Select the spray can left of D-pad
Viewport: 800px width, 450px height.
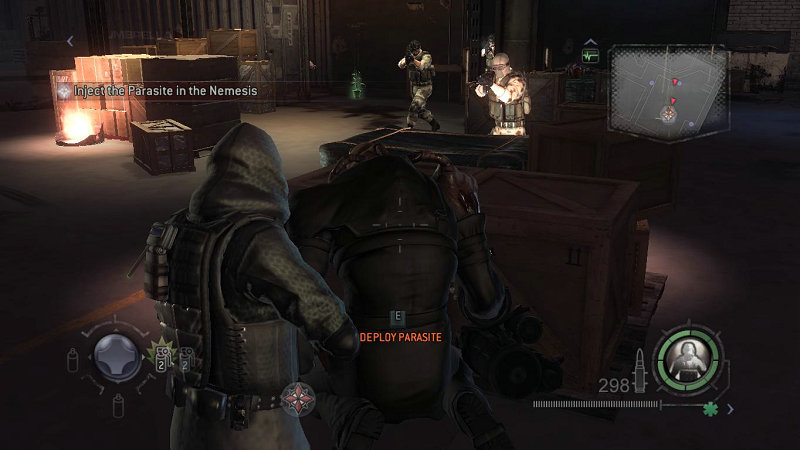click(73, 360)
